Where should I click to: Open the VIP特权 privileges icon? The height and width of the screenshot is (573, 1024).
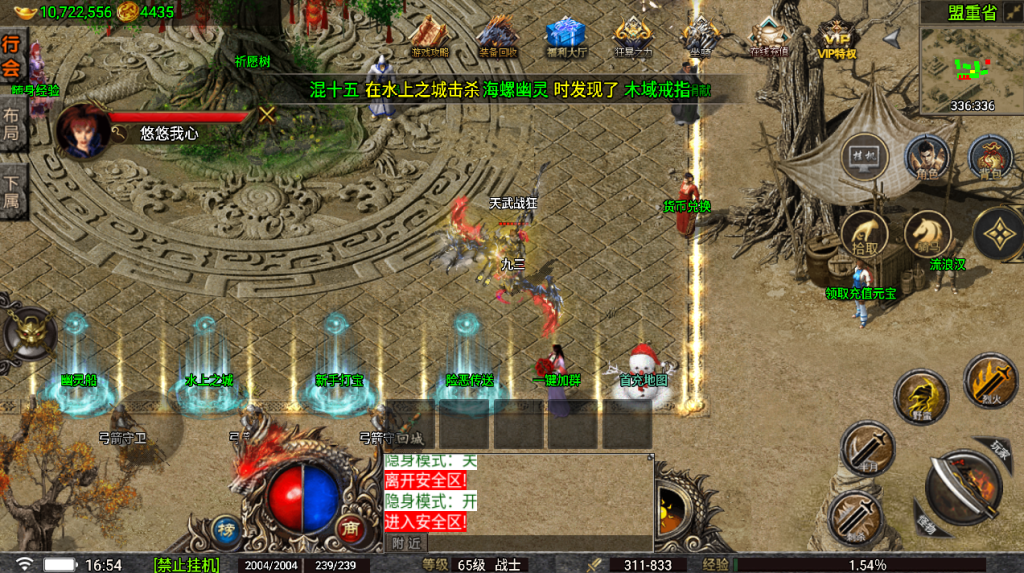coord(836,37)
